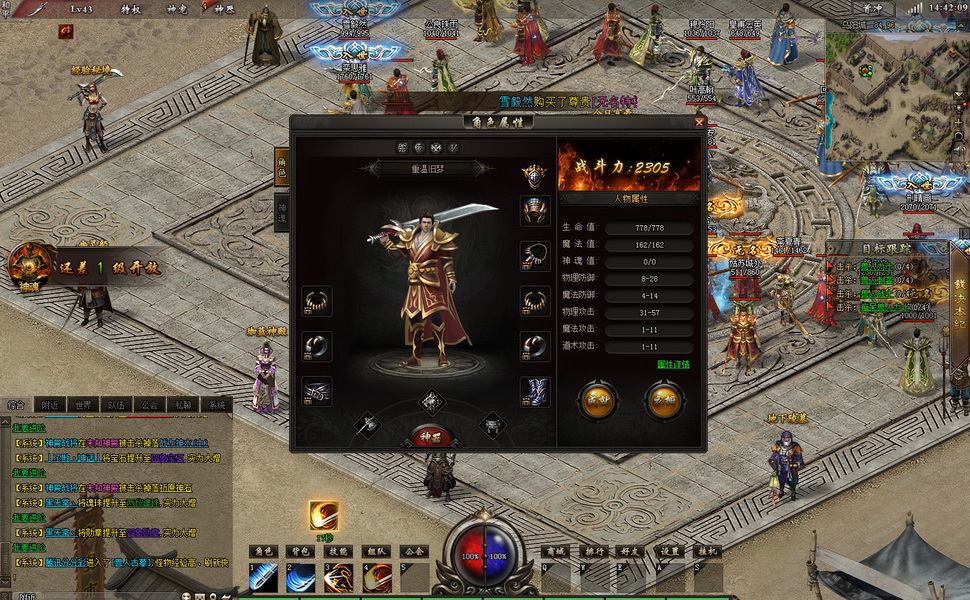Select the equipped boots slot
The image size is (970, 600).
[535, 392]
